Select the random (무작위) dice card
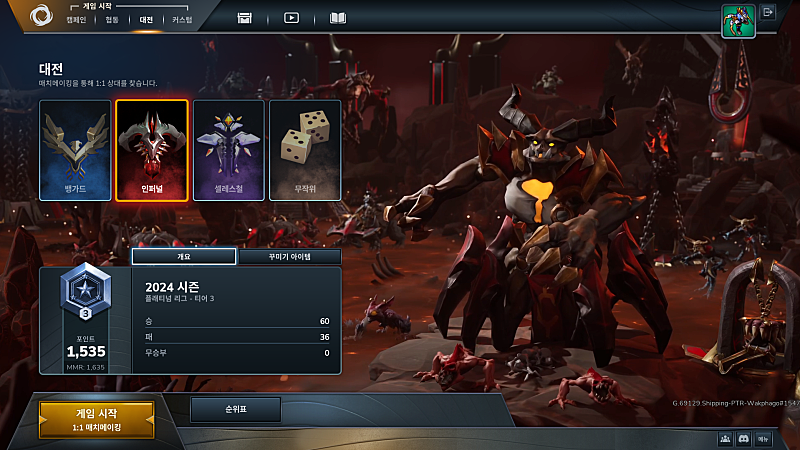The height and width of the screenshot is (450, 800). click(x=305, y=150)
